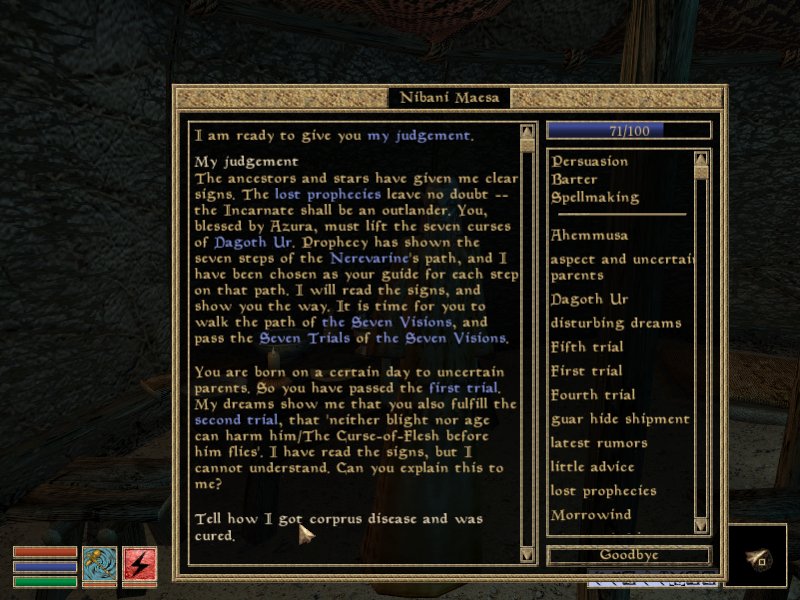Choose the Persuasion service

pyautogui.click(x=589, y=161)
